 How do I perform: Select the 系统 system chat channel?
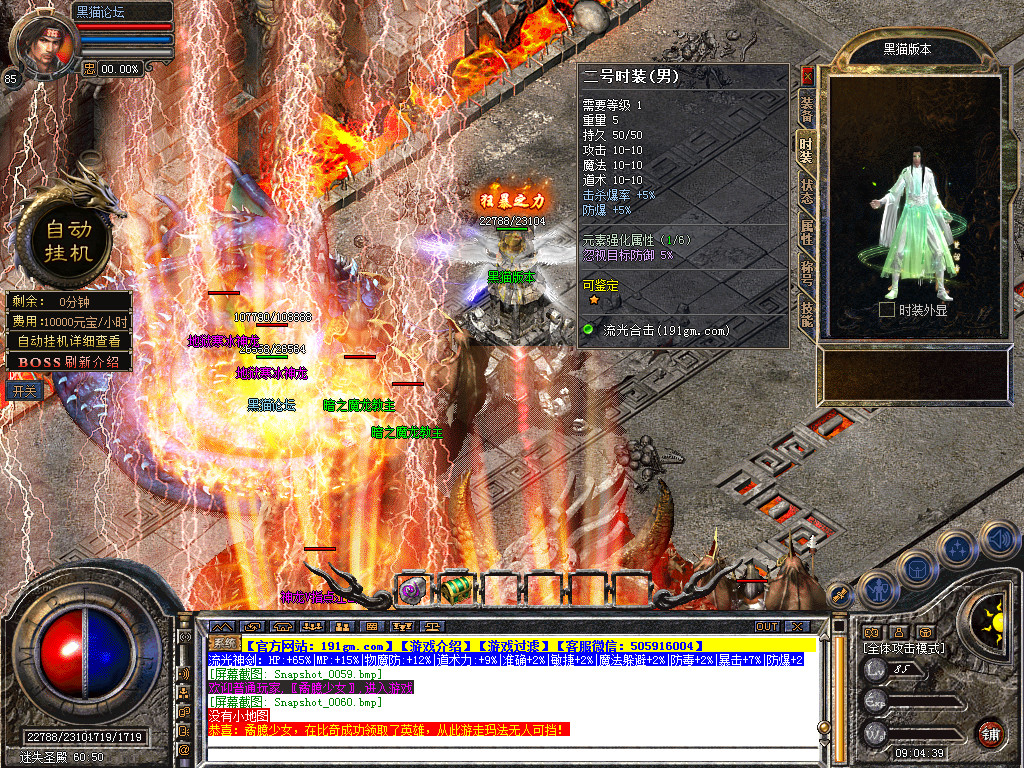click(225, 642)
